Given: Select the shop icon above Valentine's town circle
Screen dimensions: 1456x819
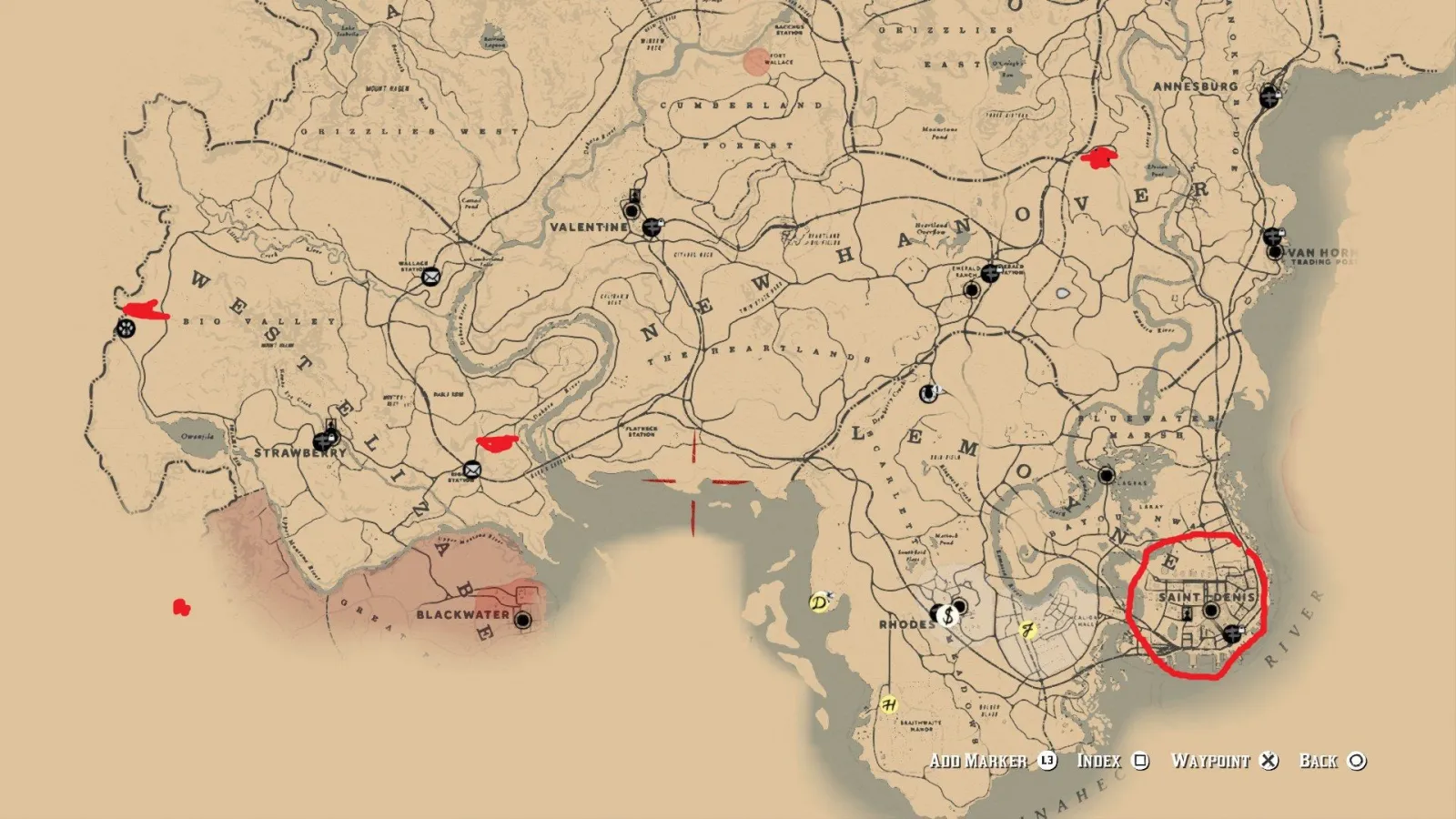Looking at the screenshot, I should (x=634, y=195).
